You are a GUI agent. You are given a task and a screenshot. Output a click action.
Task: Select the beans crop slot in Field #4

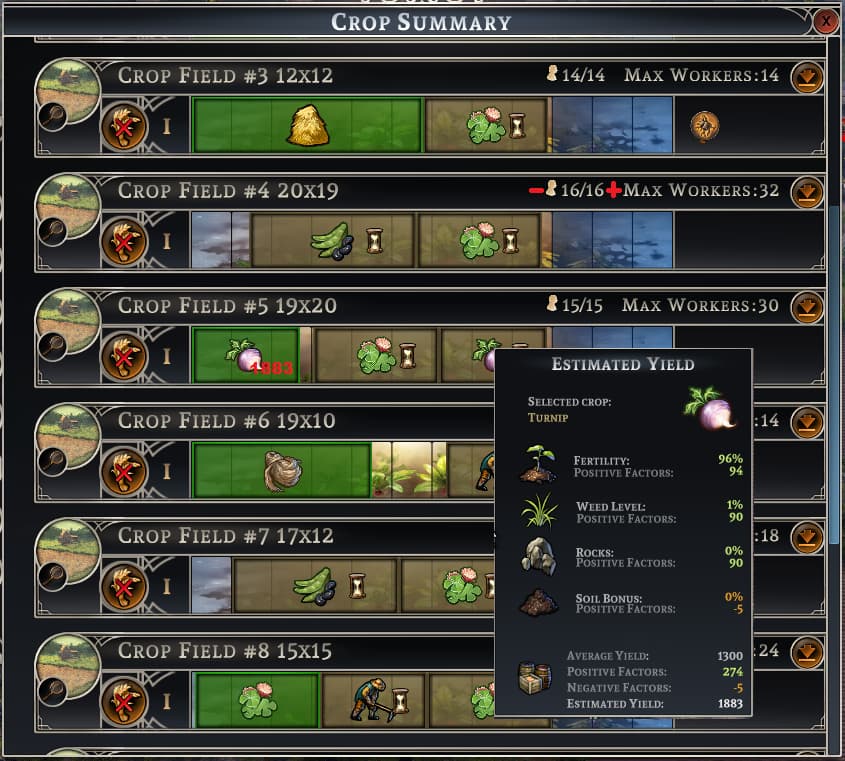click(x=332, y=241)
